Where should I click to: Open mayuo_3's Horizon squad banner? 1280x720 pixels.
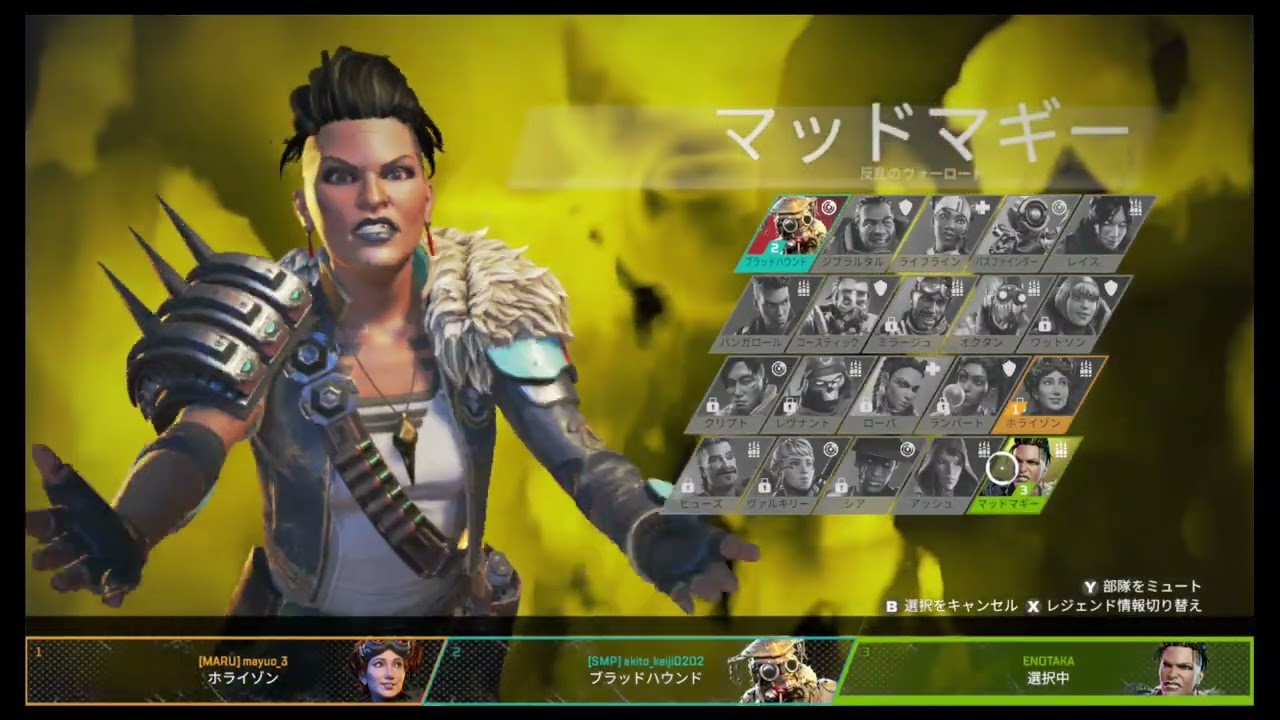(232, 669)
